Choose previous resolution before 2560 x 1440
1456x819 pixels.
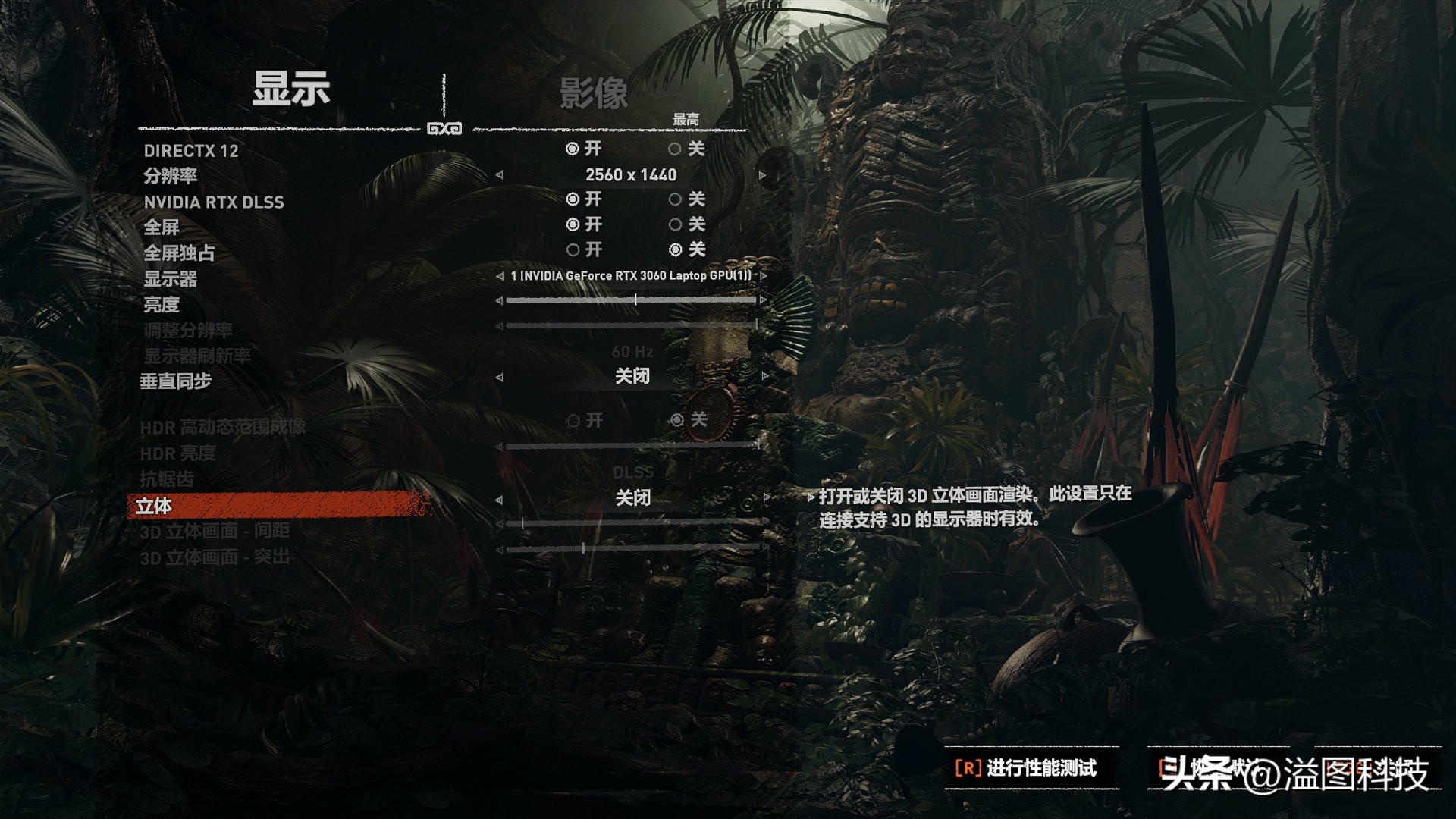(x=499, y=175)
